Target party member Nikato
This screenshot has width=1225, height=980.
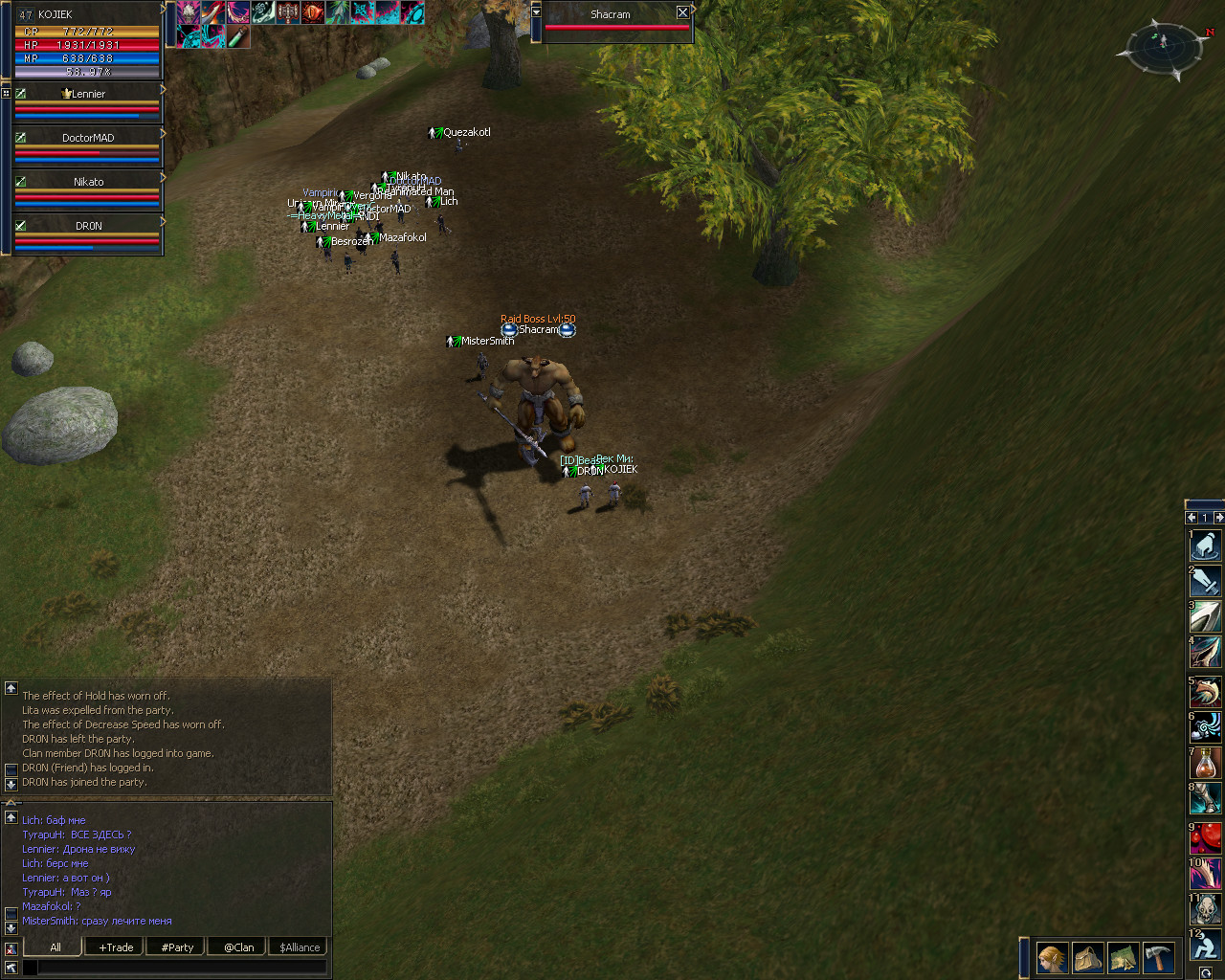pyautogui.click(x=88, y=182)
